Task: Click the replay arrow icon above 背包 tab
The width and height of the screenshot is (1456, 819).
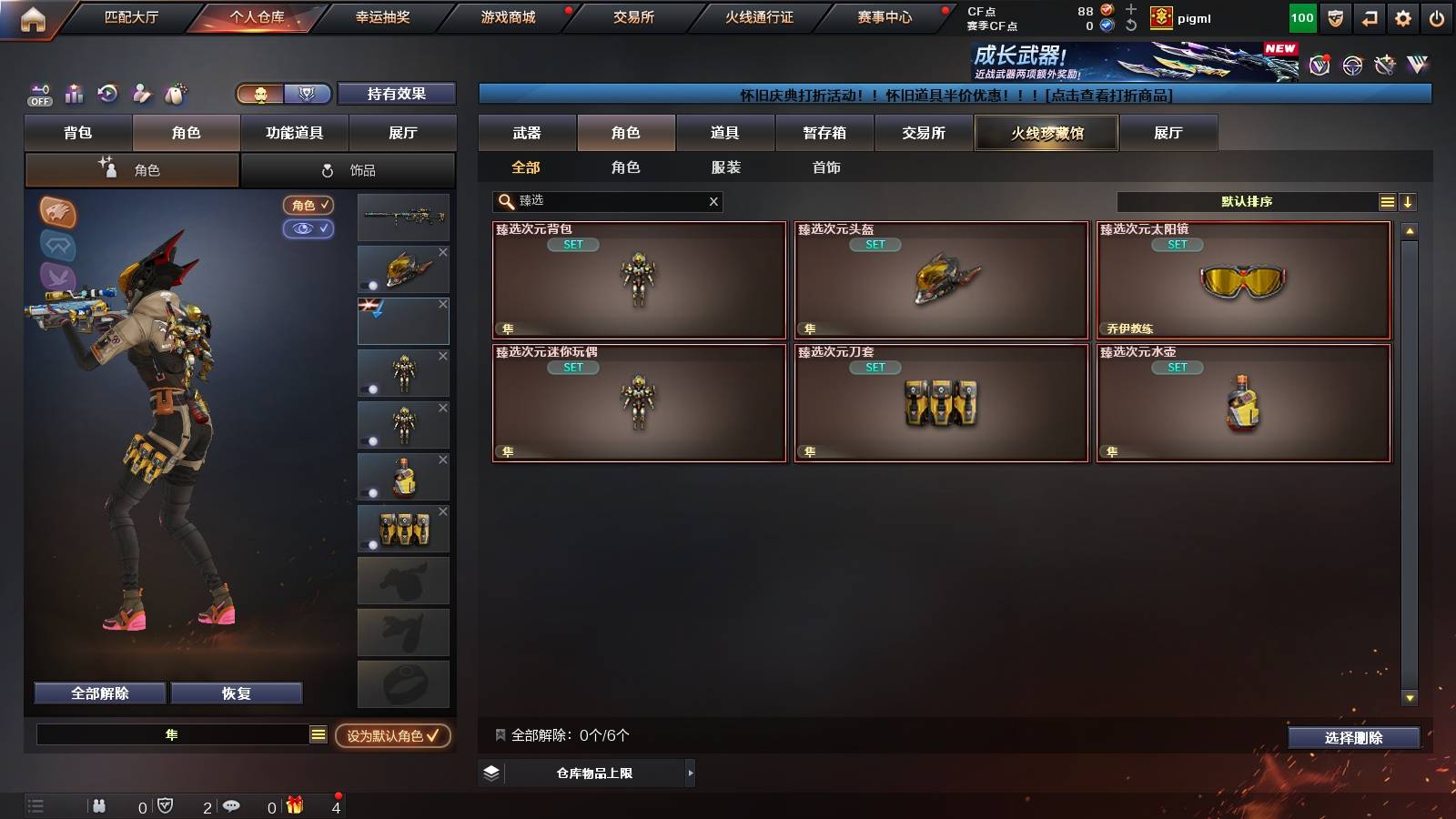Action: (x=108, y=94)
